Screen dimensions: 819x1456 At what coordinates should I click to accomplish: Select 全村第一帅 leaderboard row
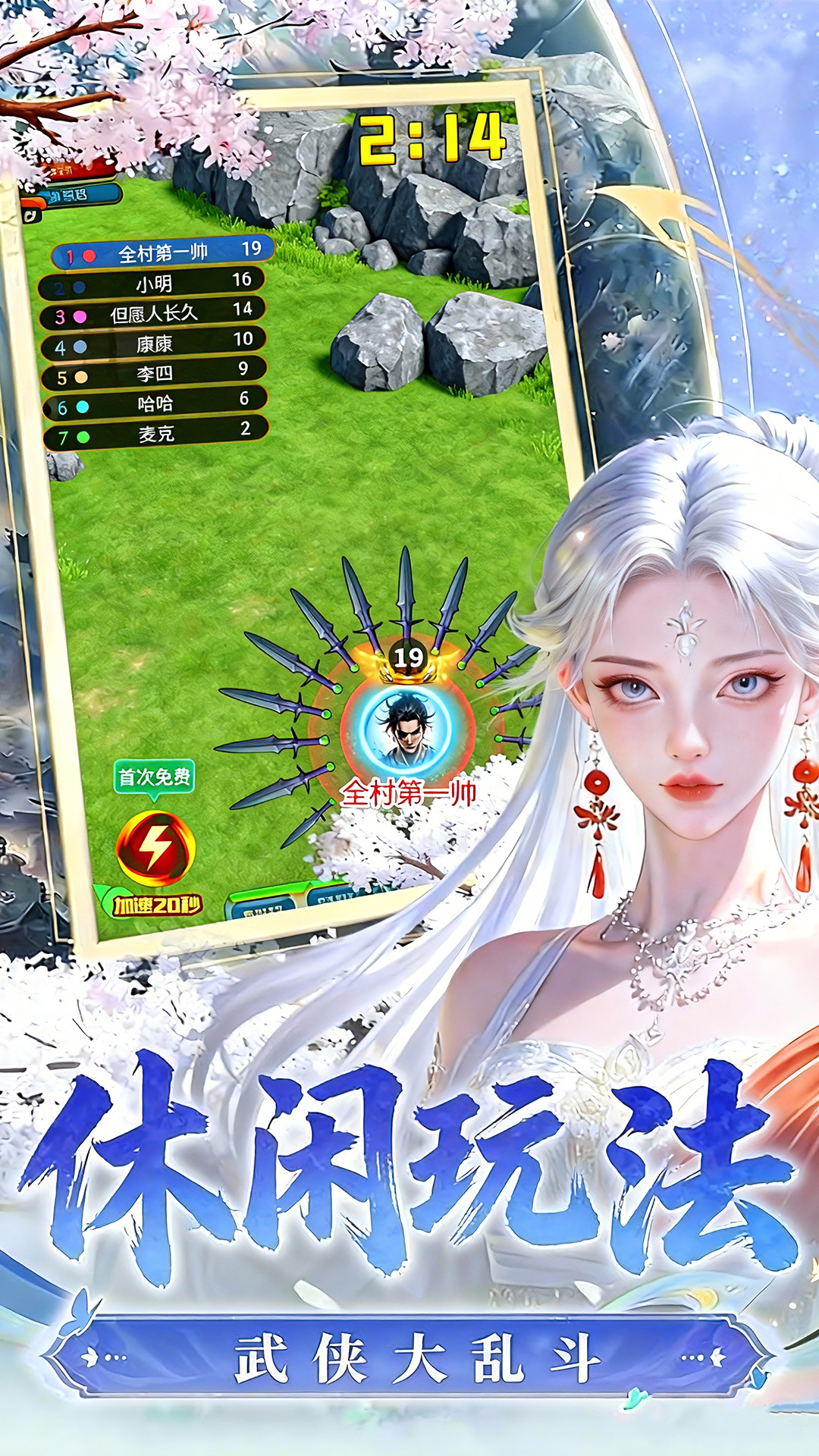click(162, 253)
